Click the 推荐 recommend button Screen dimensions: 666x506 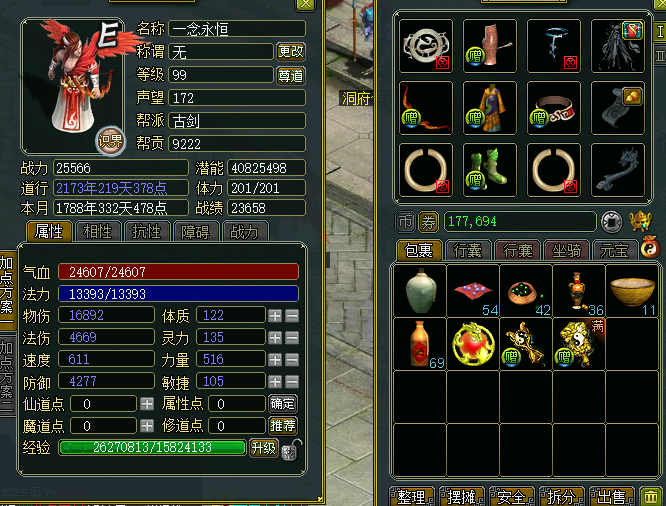(283, 426)
